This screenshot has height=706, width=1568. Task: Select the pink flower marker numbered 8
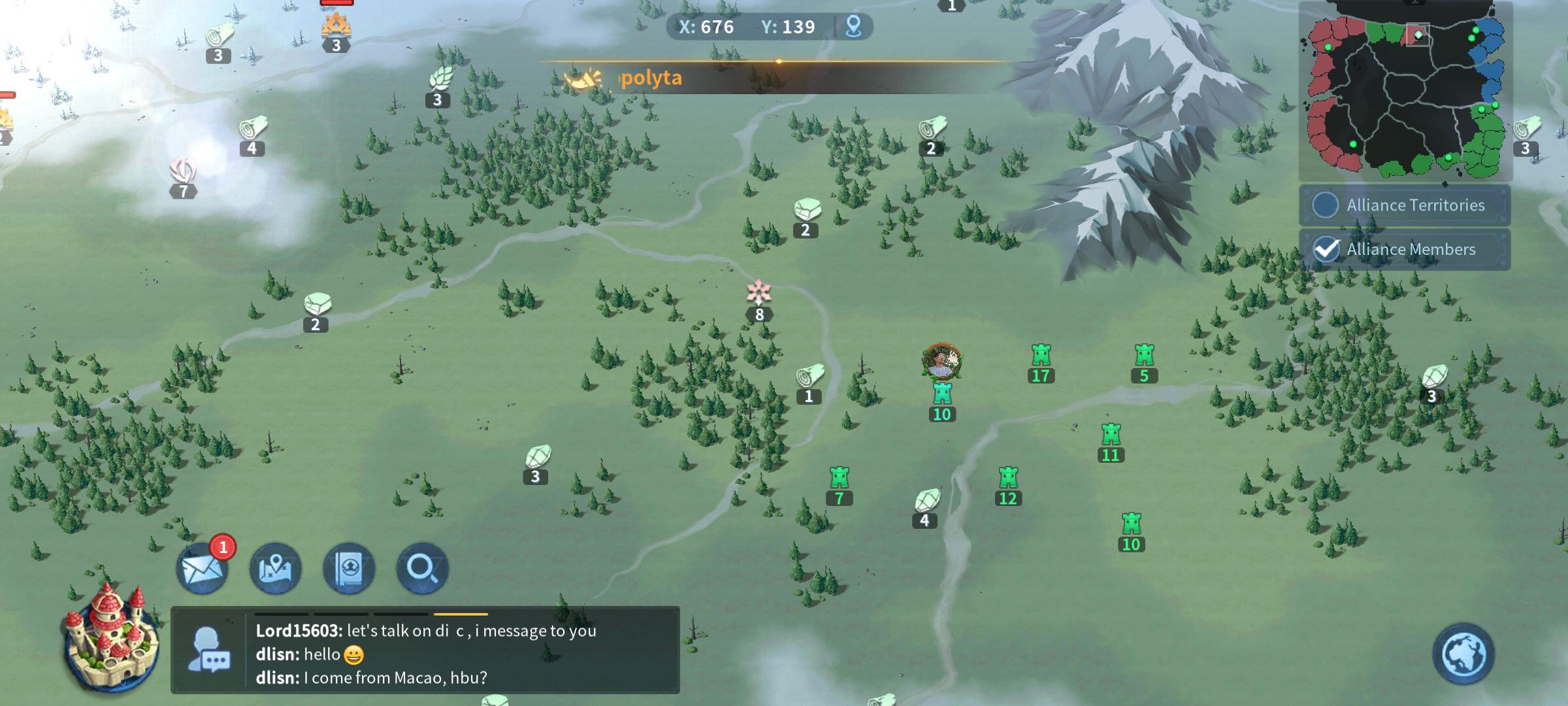click(x=759, y=294)
